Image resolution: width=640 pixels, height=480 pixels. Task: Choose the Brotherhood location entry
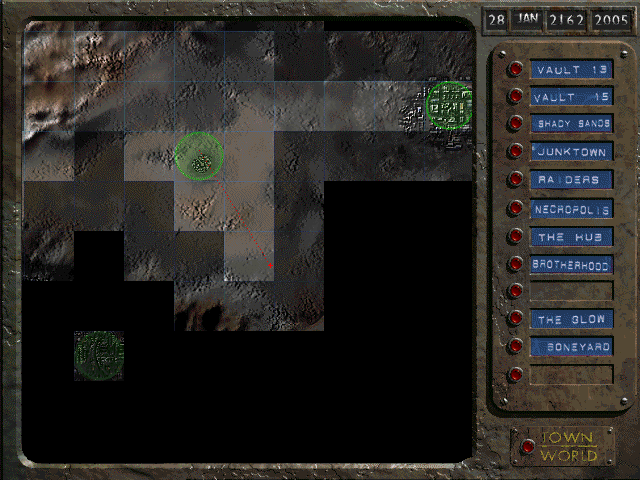point(516,265)
